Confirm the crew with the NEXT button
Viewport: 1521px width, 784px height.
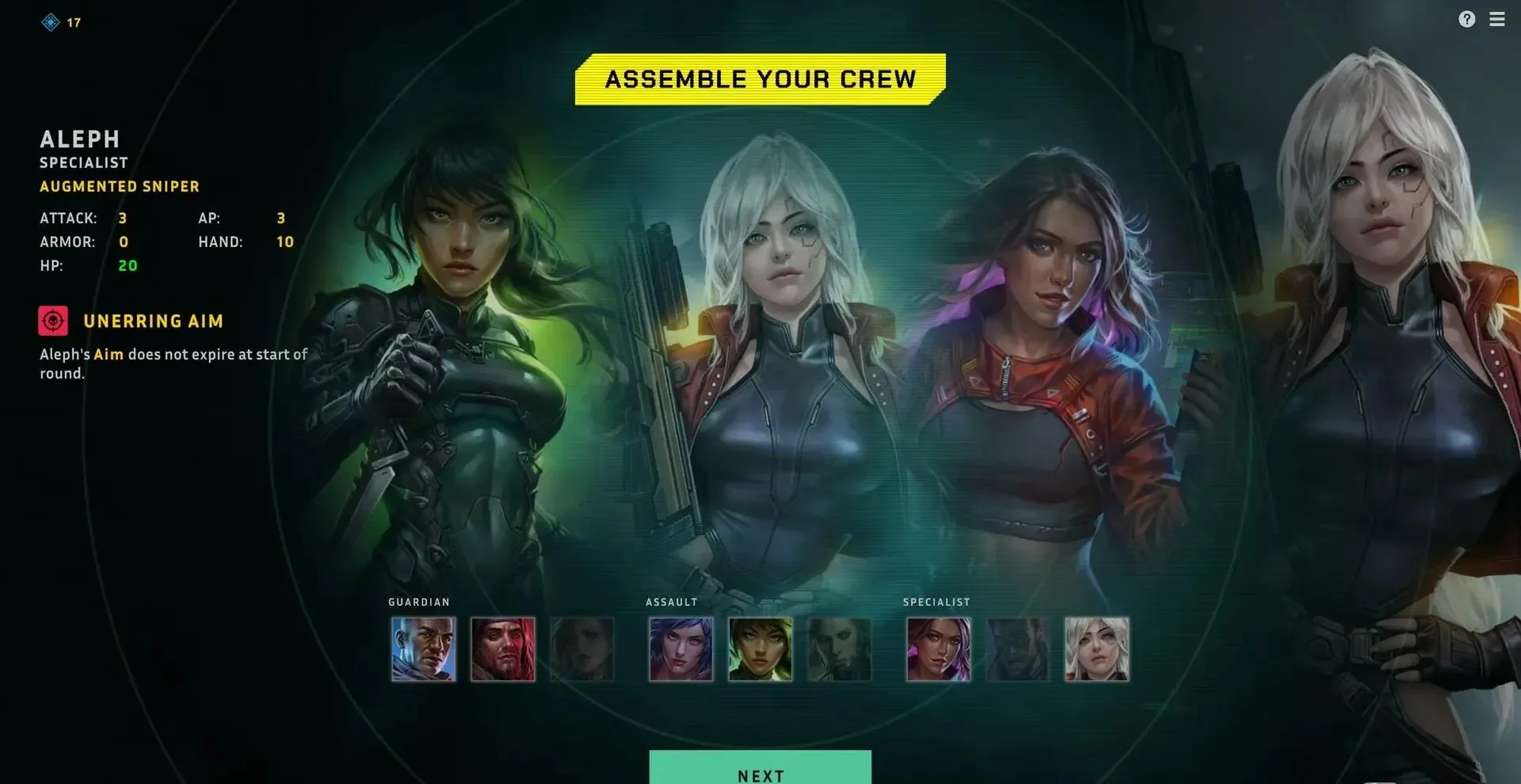pyautogui.click(x=760, y=771)
